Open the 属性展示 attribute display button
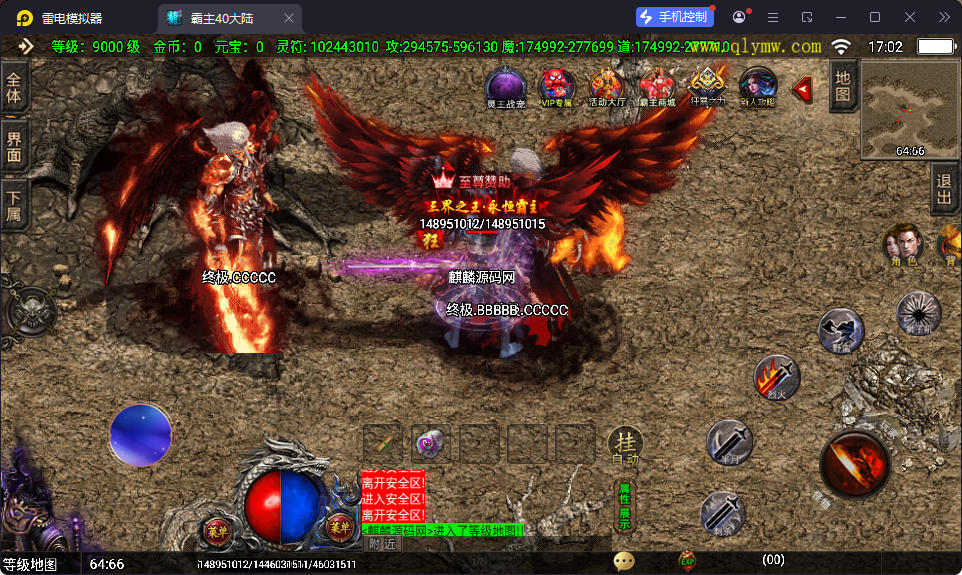Screen dimensions: 962x575 click(625, 505)
